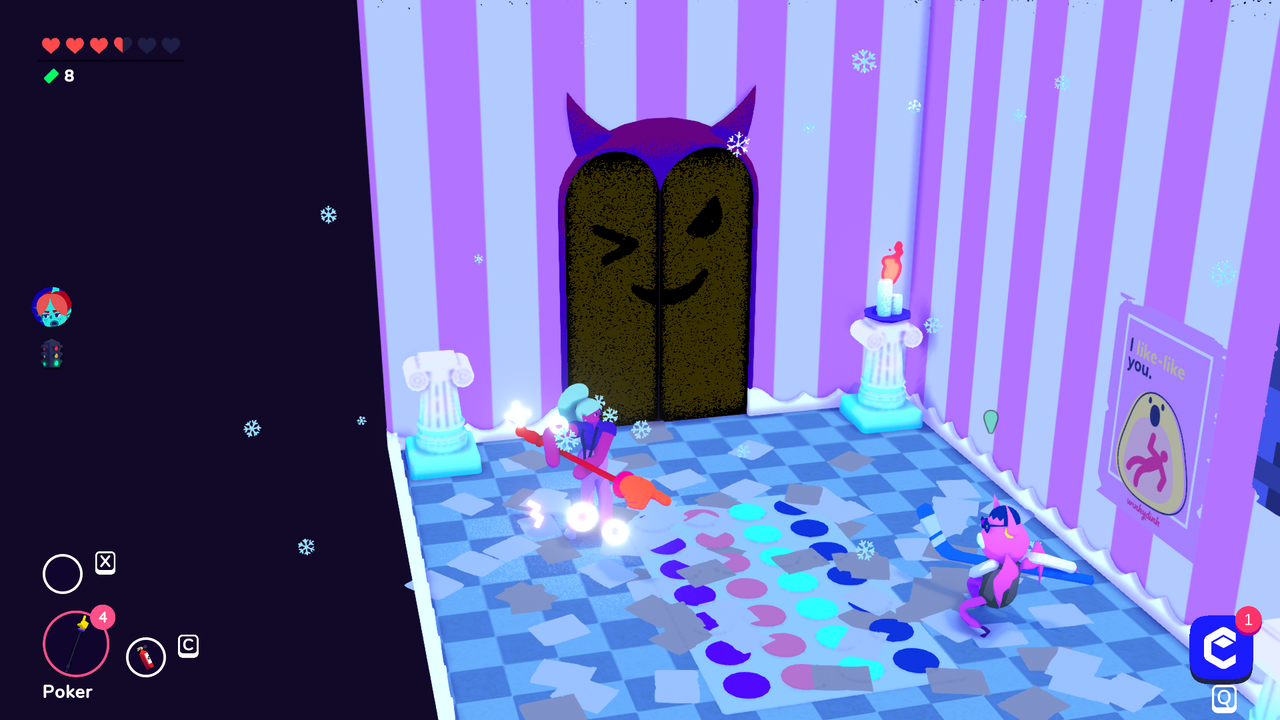Open the blue cube chat app icon
This screenshot has height=720, width=1280.
point(1221,649)
